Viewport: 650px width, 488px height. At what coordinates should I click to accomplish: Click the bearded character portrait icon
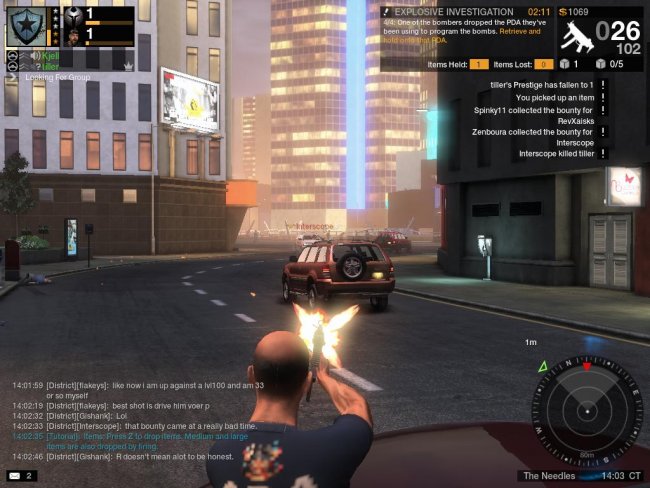[76, 34]
